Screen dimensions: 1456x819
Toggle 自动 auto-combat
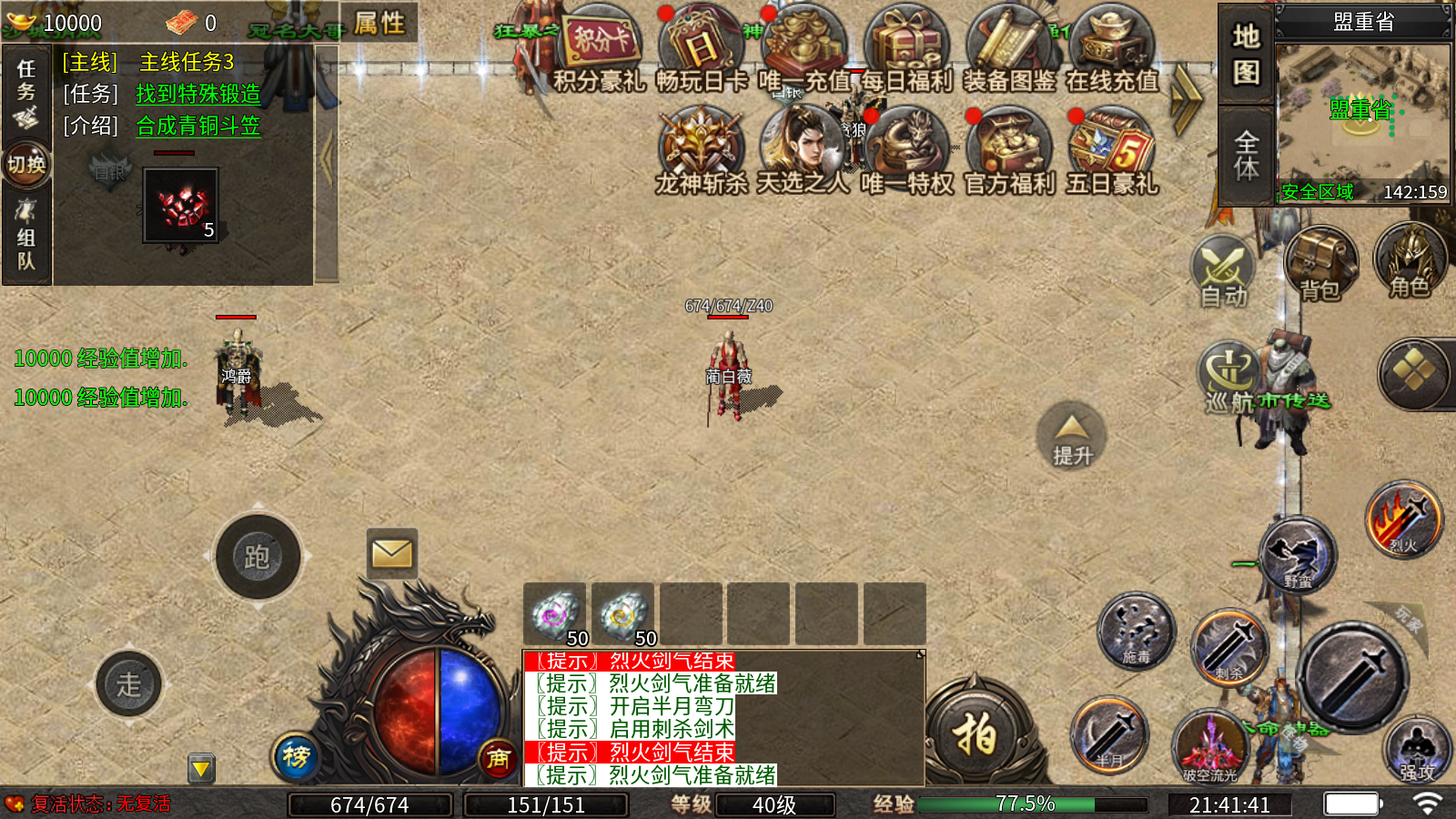1224,271
